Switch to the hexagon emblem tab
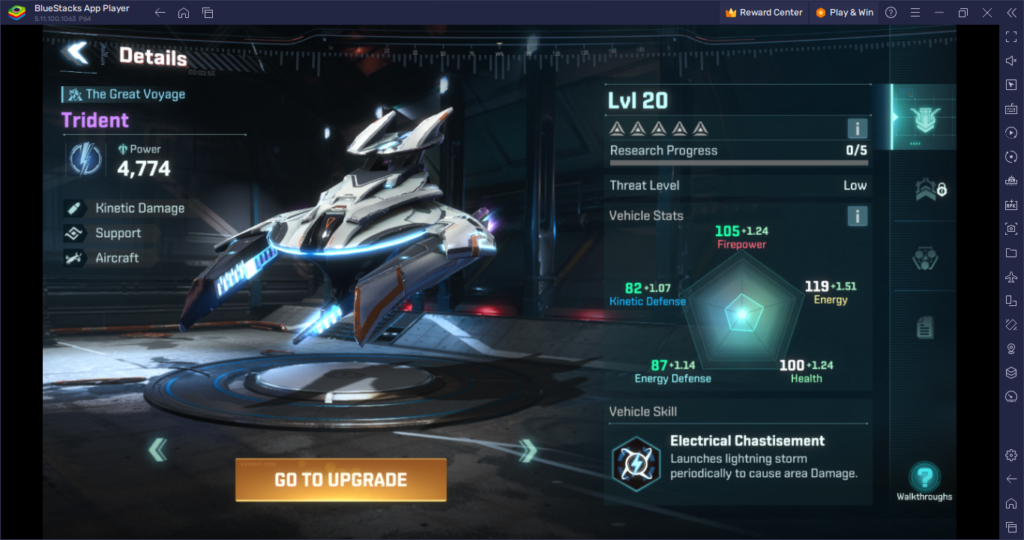Screen dimensions: 1024x540 [x=925, y=258]
